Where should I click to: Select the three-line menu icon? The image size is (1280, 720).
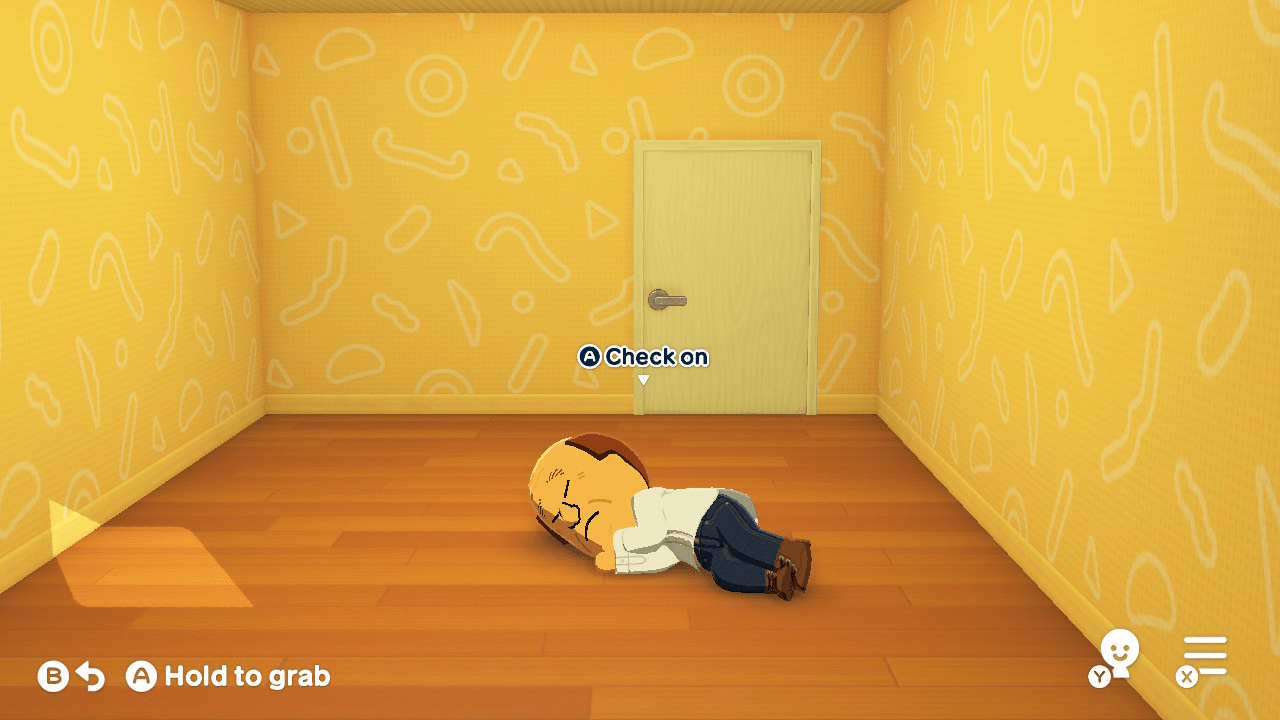(1205, 655)
